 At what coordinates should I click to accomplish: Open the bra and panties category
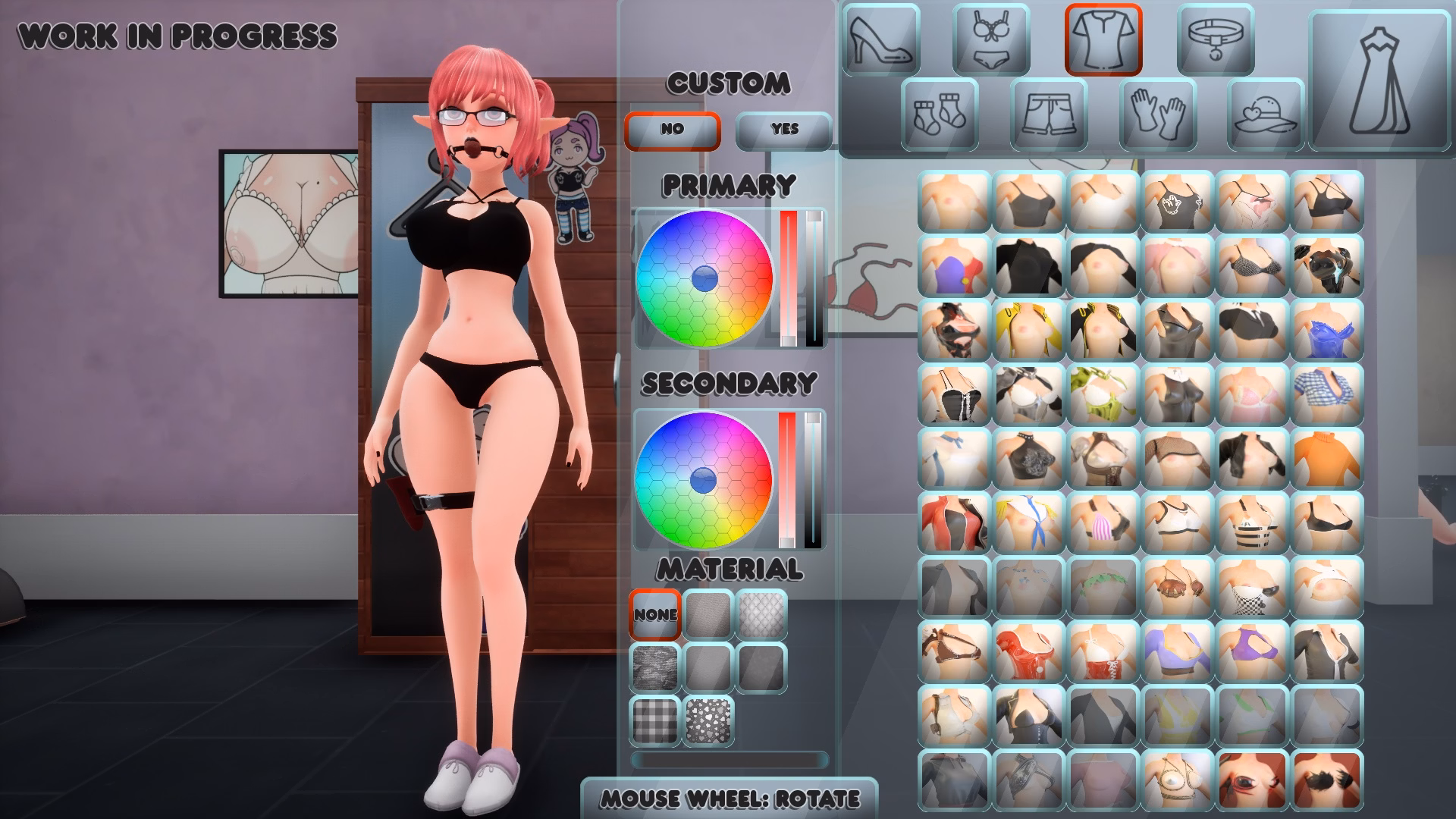[x=990, y=39]
